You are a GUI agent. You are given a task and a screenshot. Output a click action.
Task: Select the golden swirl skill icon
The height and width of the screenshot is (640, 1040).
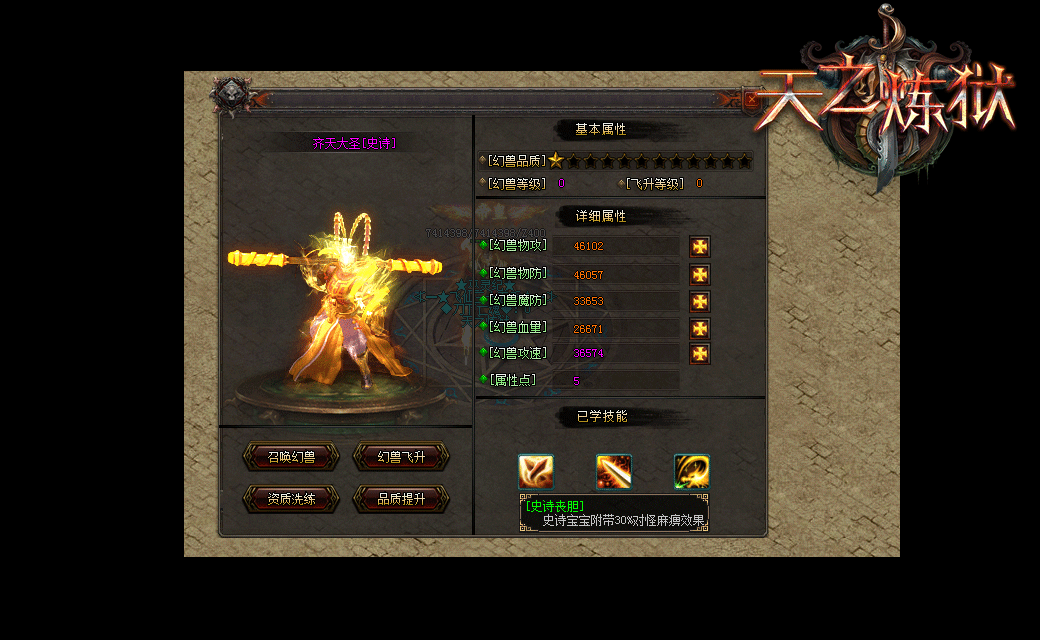pyautogui.click(x=691, y=471)
